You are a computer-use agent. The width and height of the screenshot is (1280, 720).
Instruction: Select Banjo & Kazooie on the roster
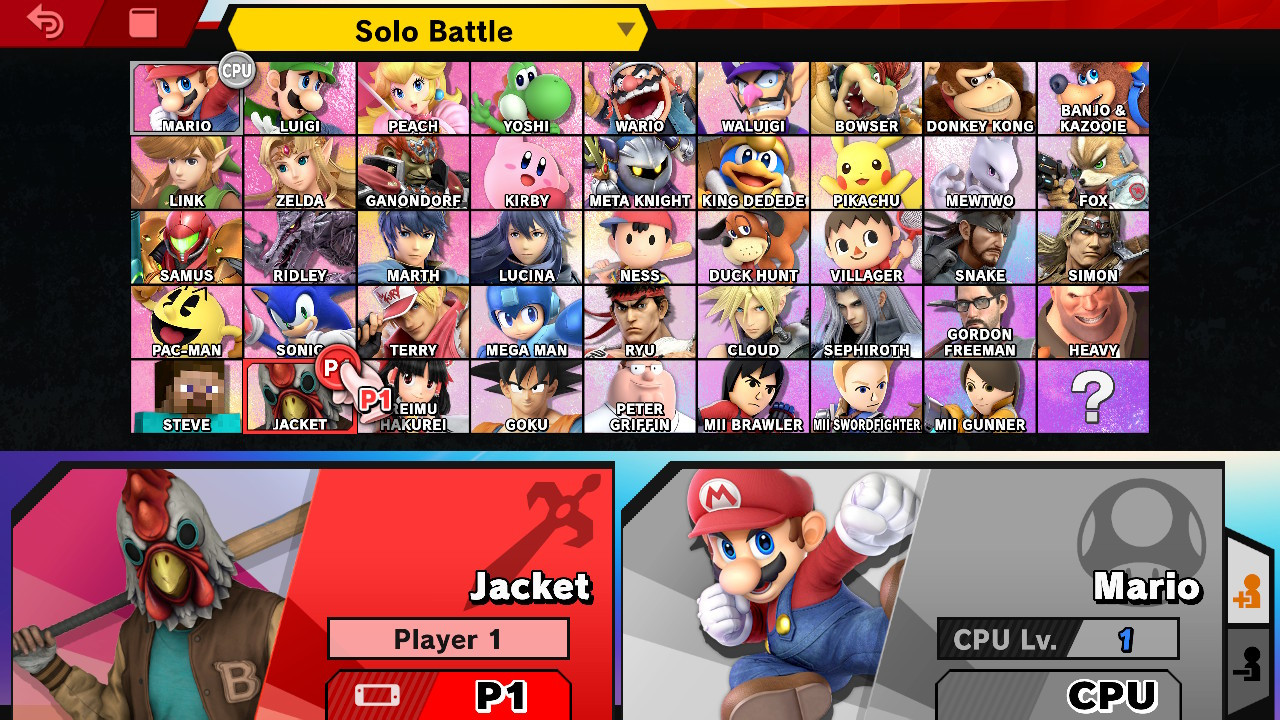[1093, 97]
